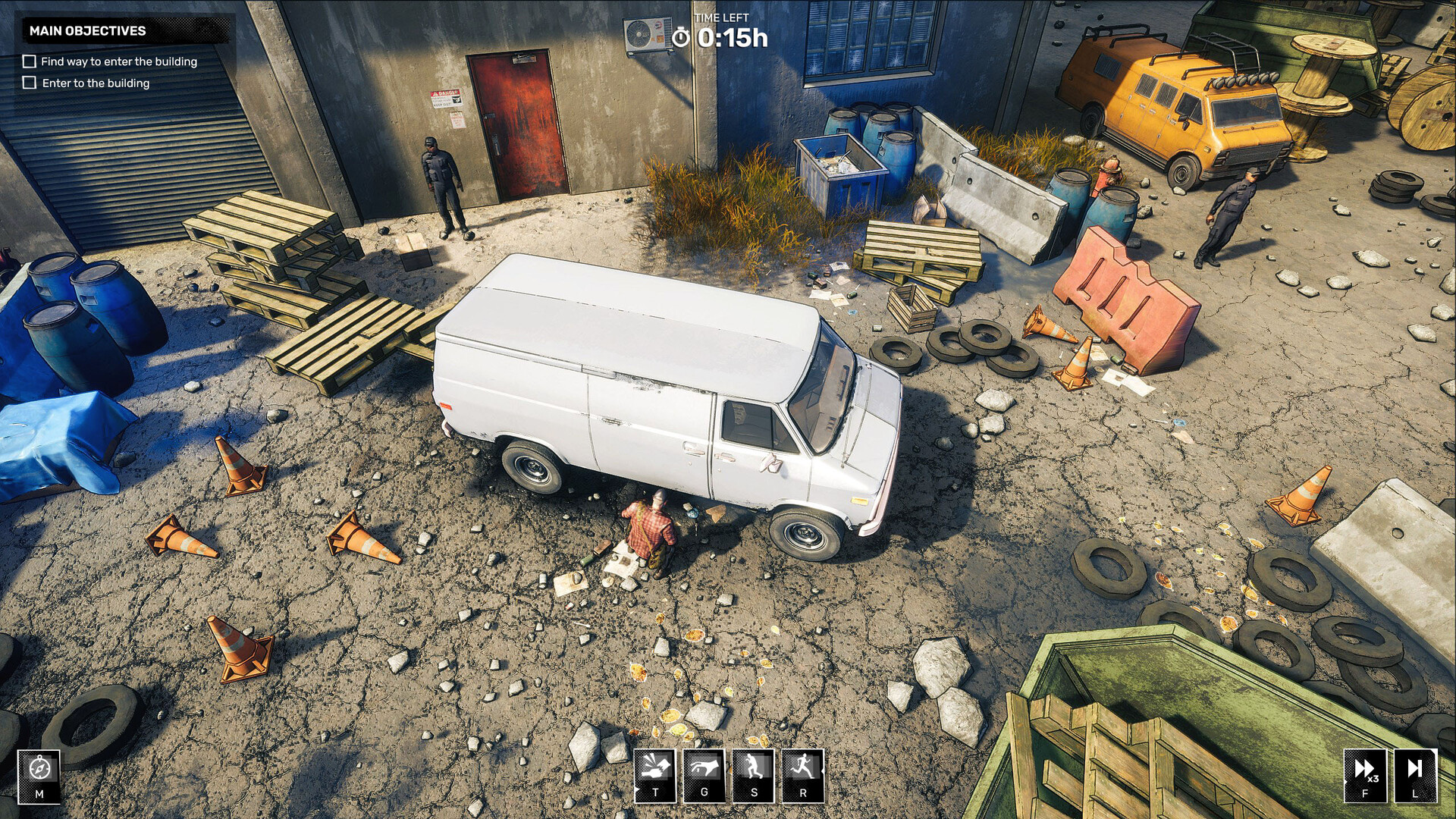The height and width of the screenshot is (819, 1456).
Task: Click the skip-to-next time button
Action: coord(1415,775)
